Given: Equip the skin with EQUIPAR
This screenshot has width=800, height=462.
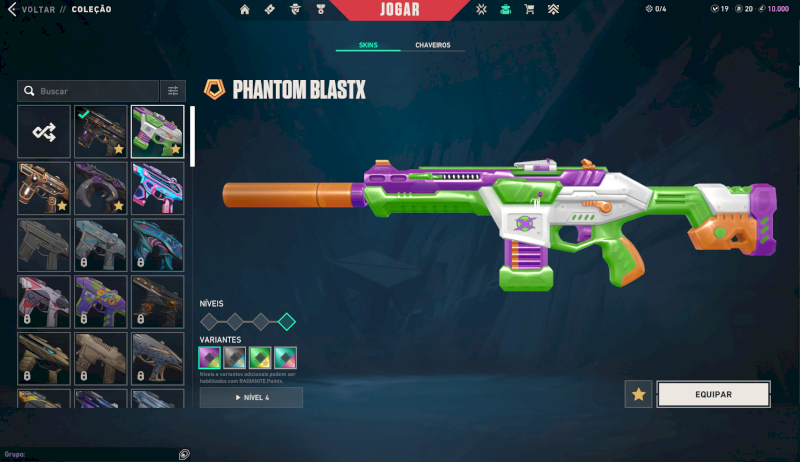Looking at the screenshot, I should [x=713, y=394].
